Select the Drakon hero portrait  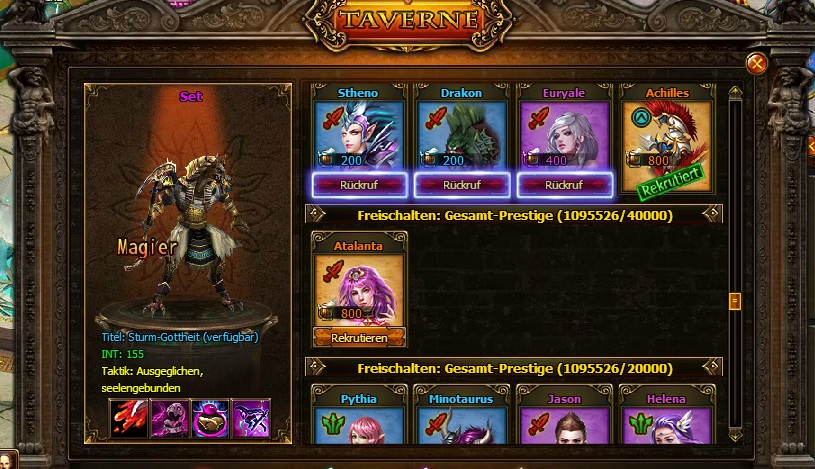[x=462, y=133]
